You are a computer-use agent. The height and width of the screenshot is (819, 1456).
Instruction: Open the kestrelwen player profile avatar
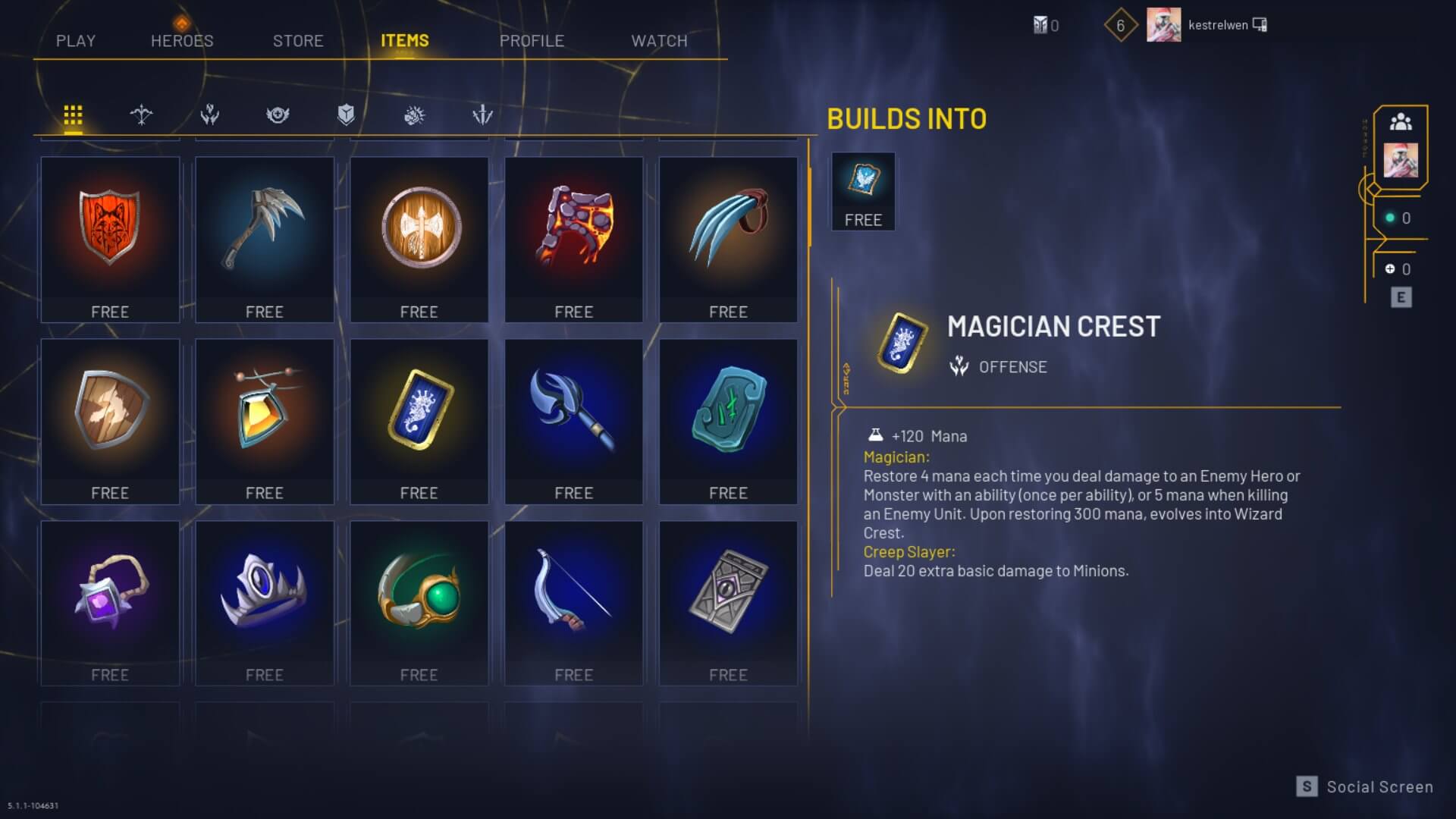[x=1163, y=25]
